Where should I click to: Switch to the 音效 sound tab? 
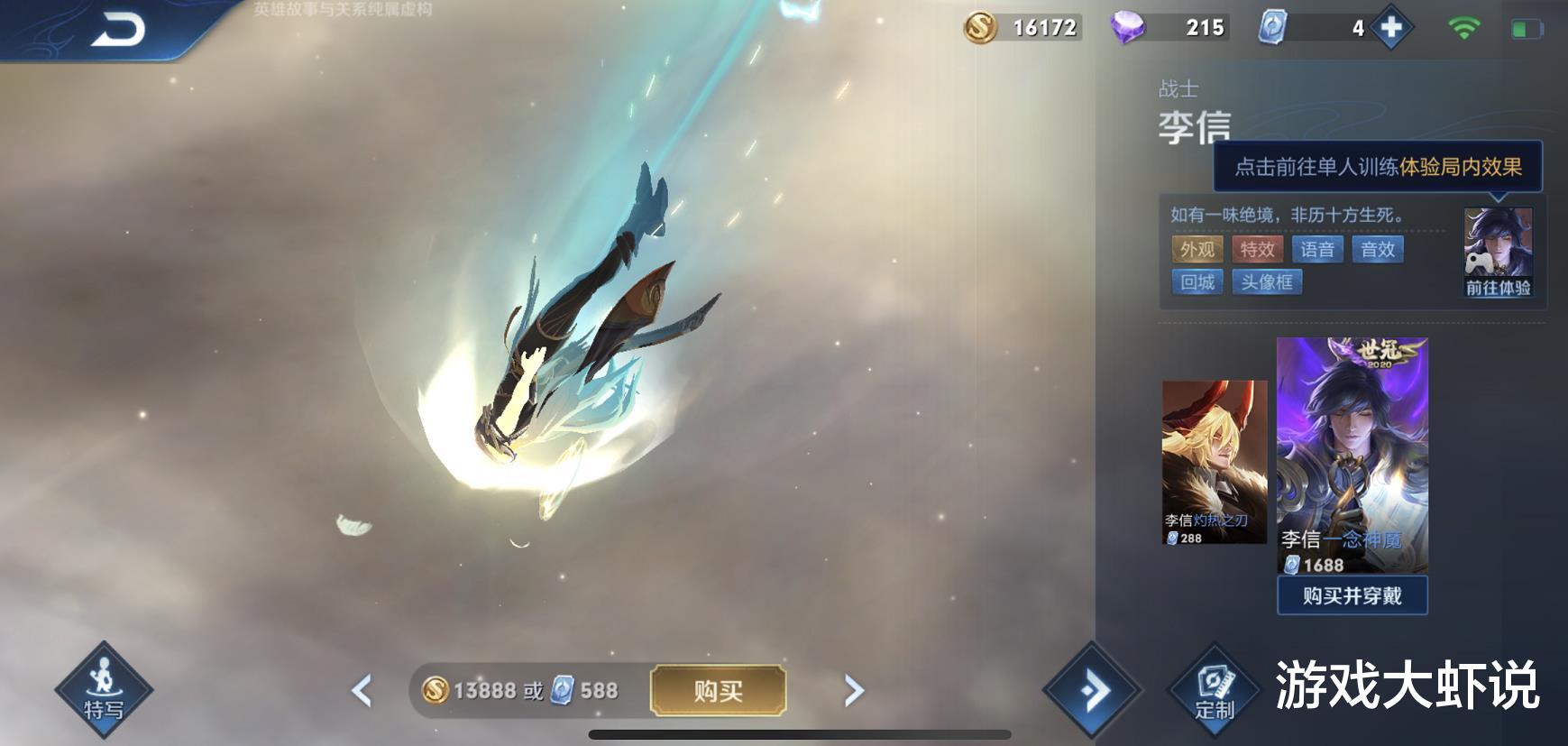(1378, 250)
